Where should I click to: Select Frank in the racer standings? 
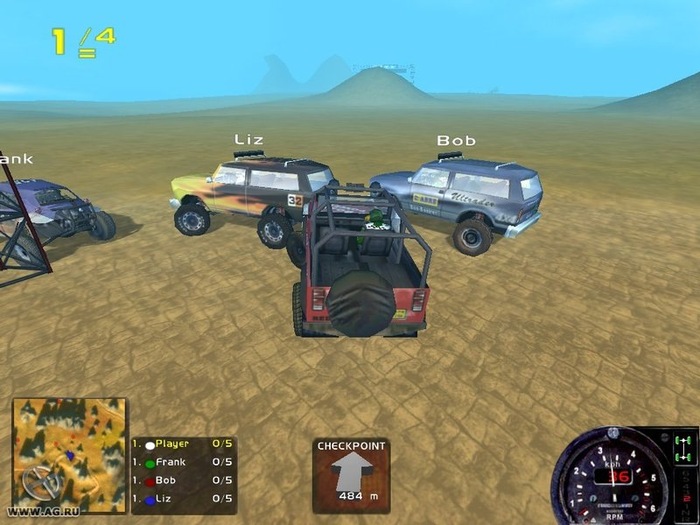click(184, 462)
